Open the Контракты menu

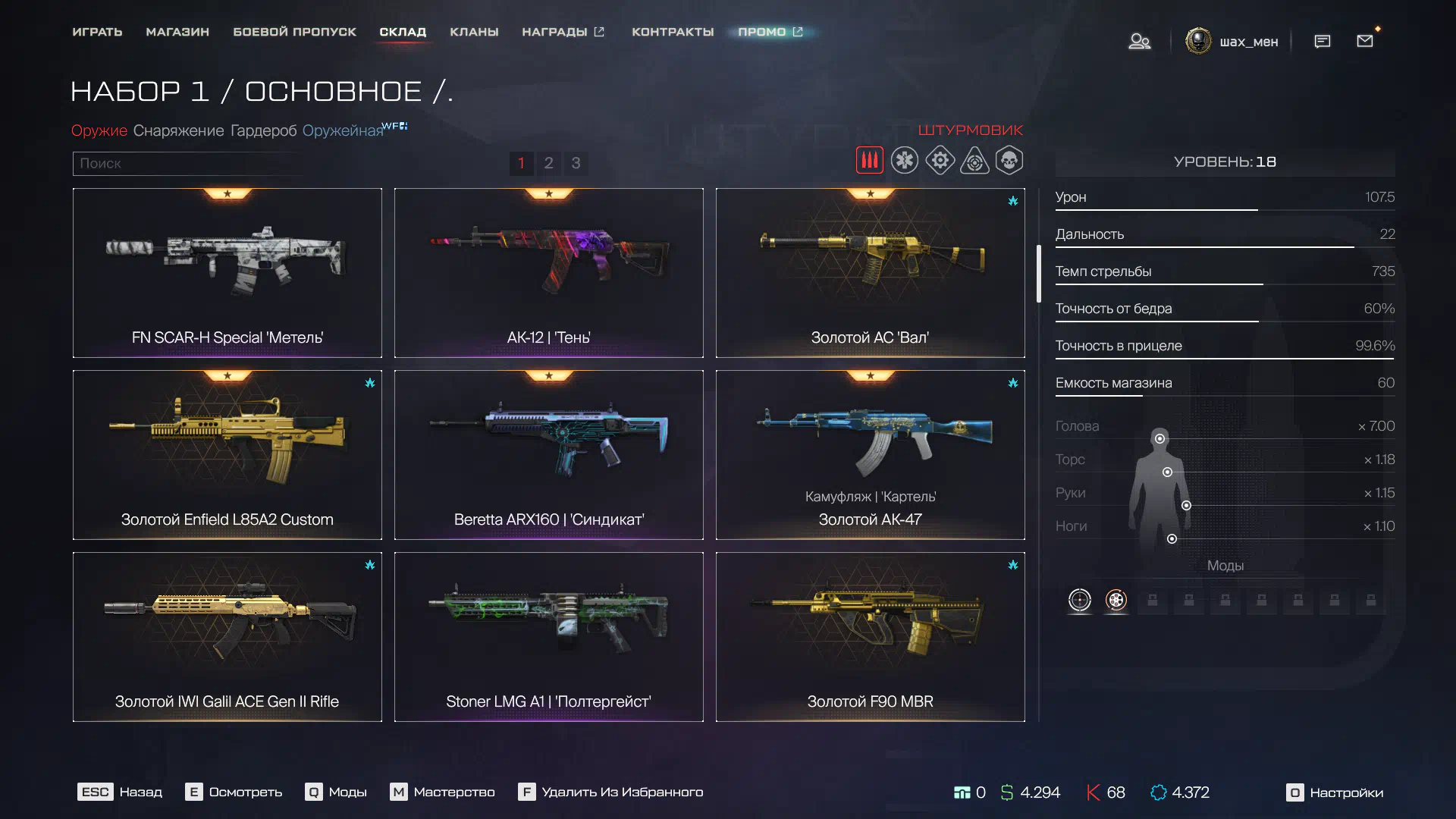point(673,32)
